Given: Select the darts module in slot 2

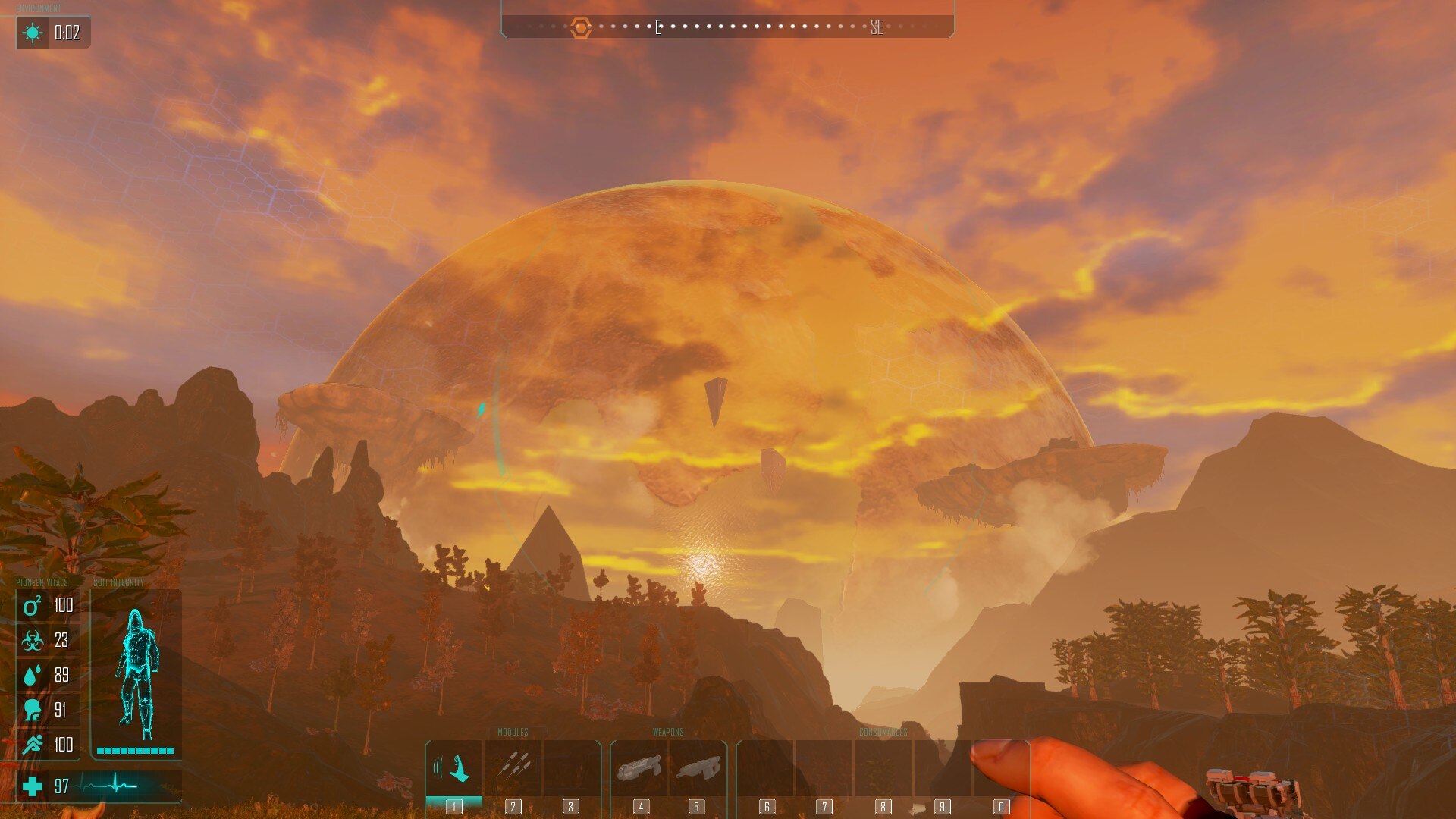Looking at the screenshot, I should pyautogui.click(x=513, y=767).
